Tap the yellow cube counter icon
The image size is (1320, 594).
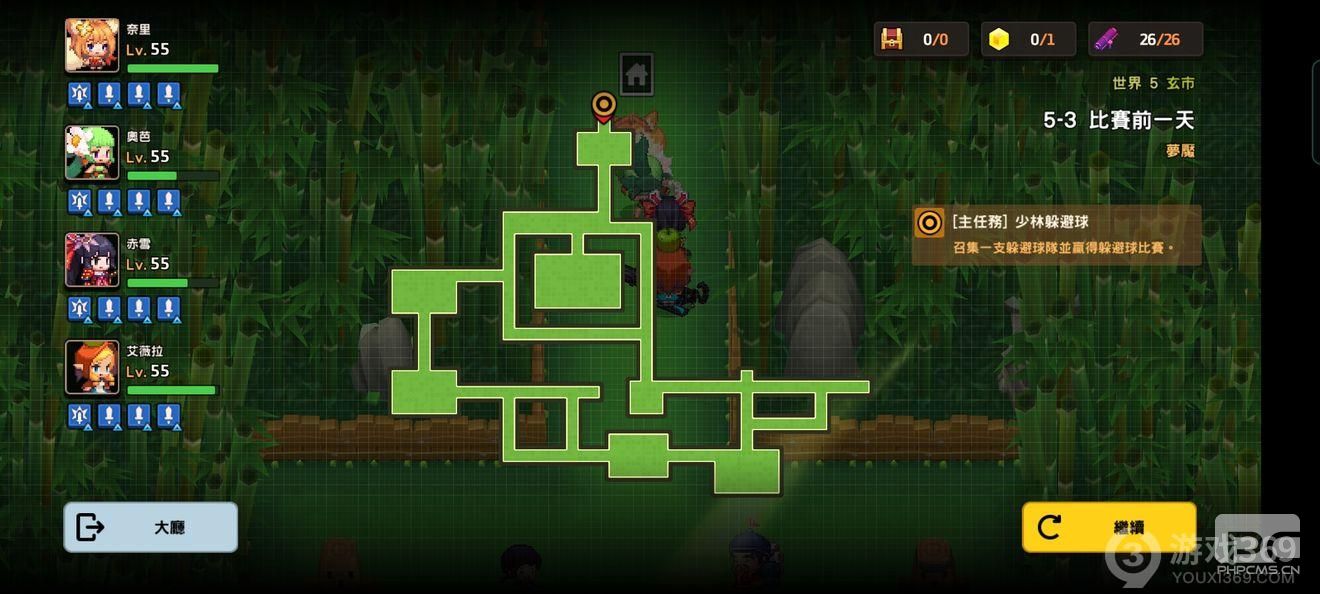point(998,39)
